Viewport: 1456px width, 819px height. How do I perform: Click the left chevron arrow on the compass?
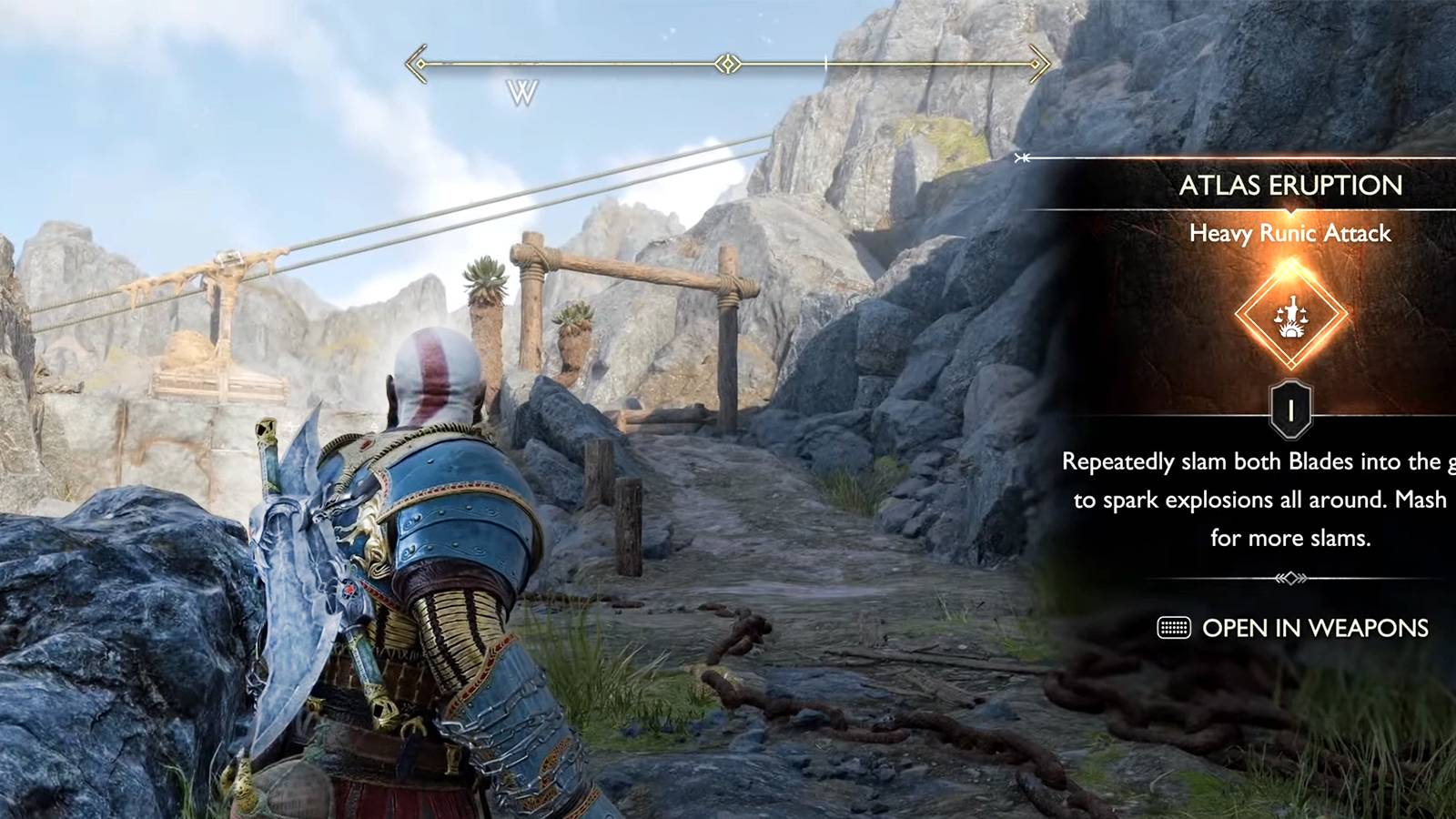point(417,63)
